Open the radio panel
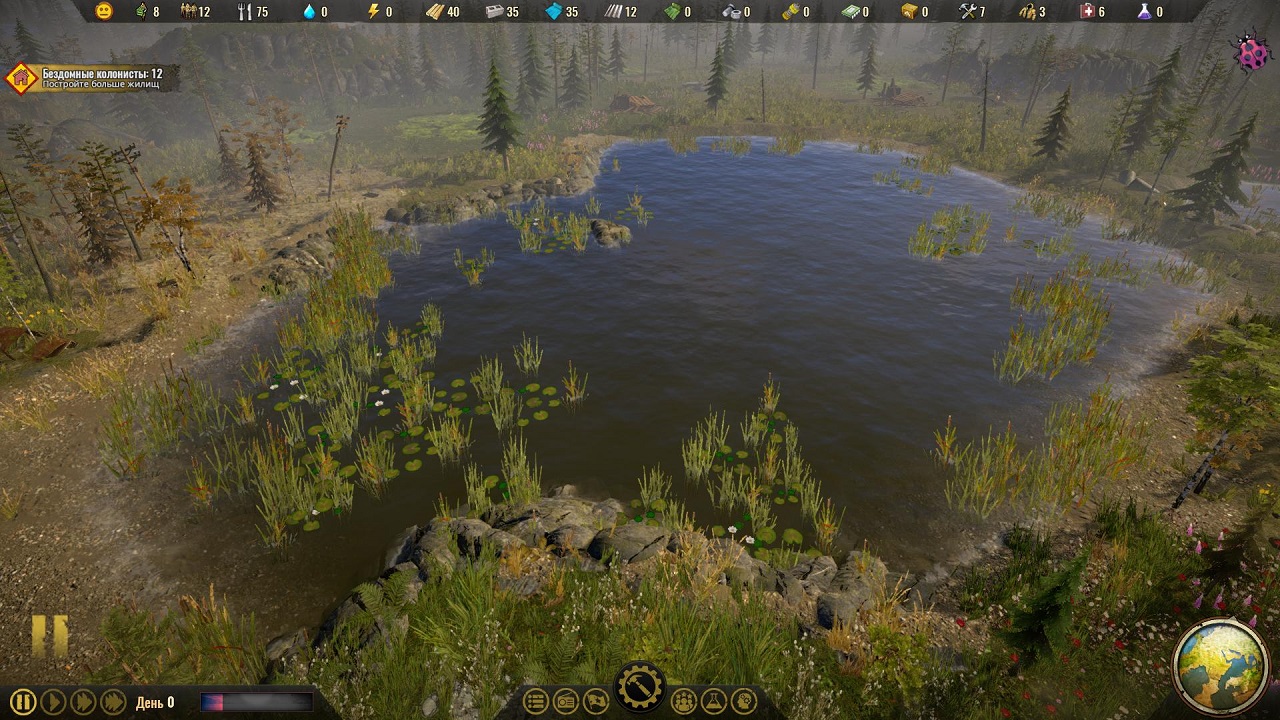The width and height of the screenshot is (1280, 720). coord(565,701)
